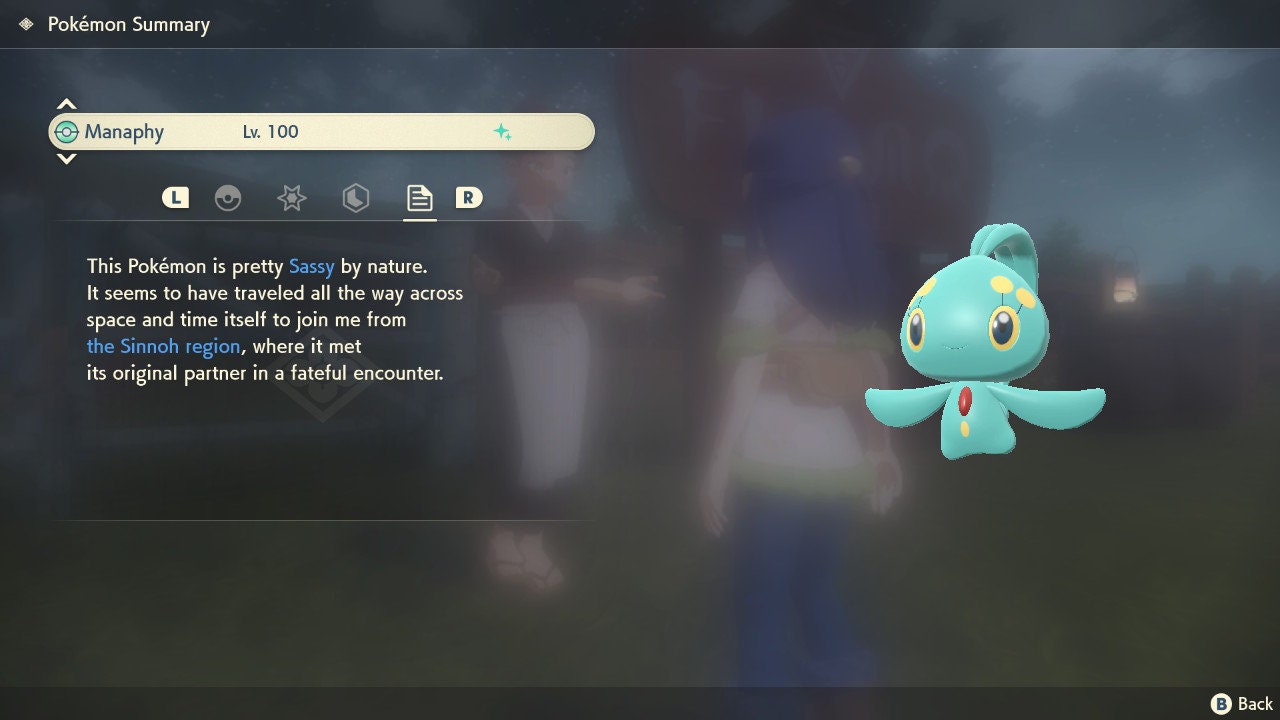Switch to the Poké Ball summary tab

coord(228,198)
